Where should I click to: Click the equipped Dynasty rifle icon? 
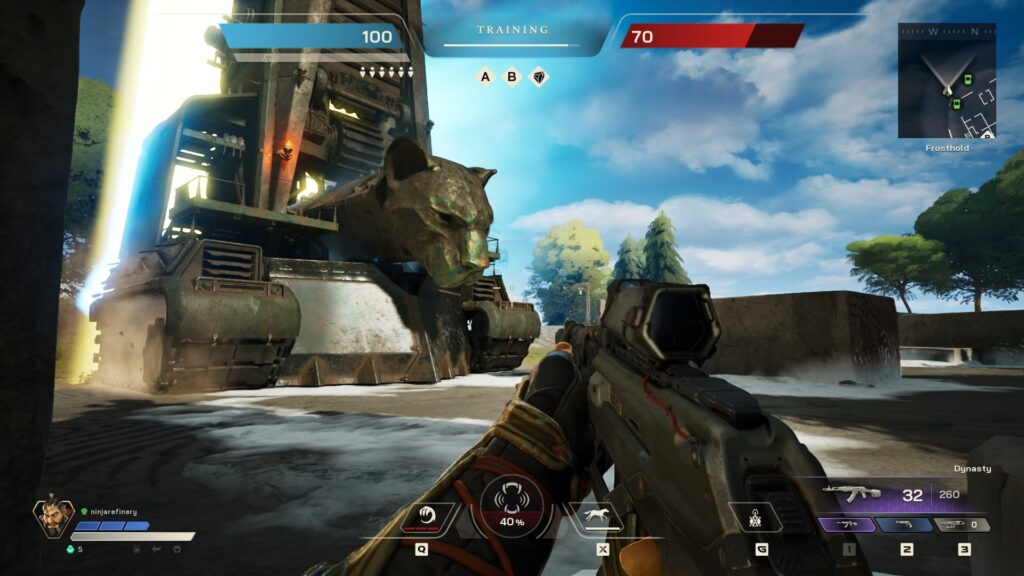(851, 493)
